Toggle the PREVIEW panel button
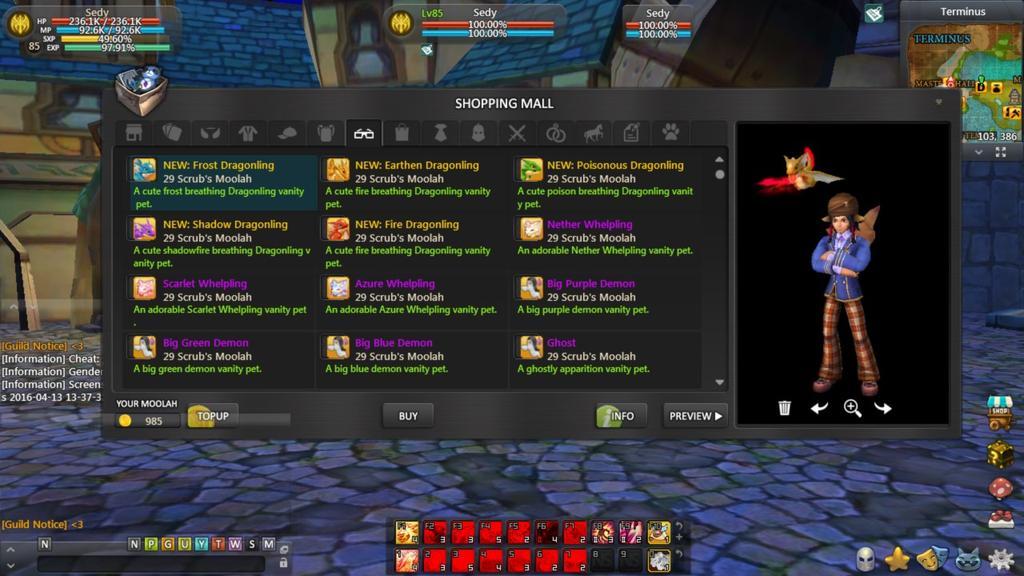 tap(695, 416)
